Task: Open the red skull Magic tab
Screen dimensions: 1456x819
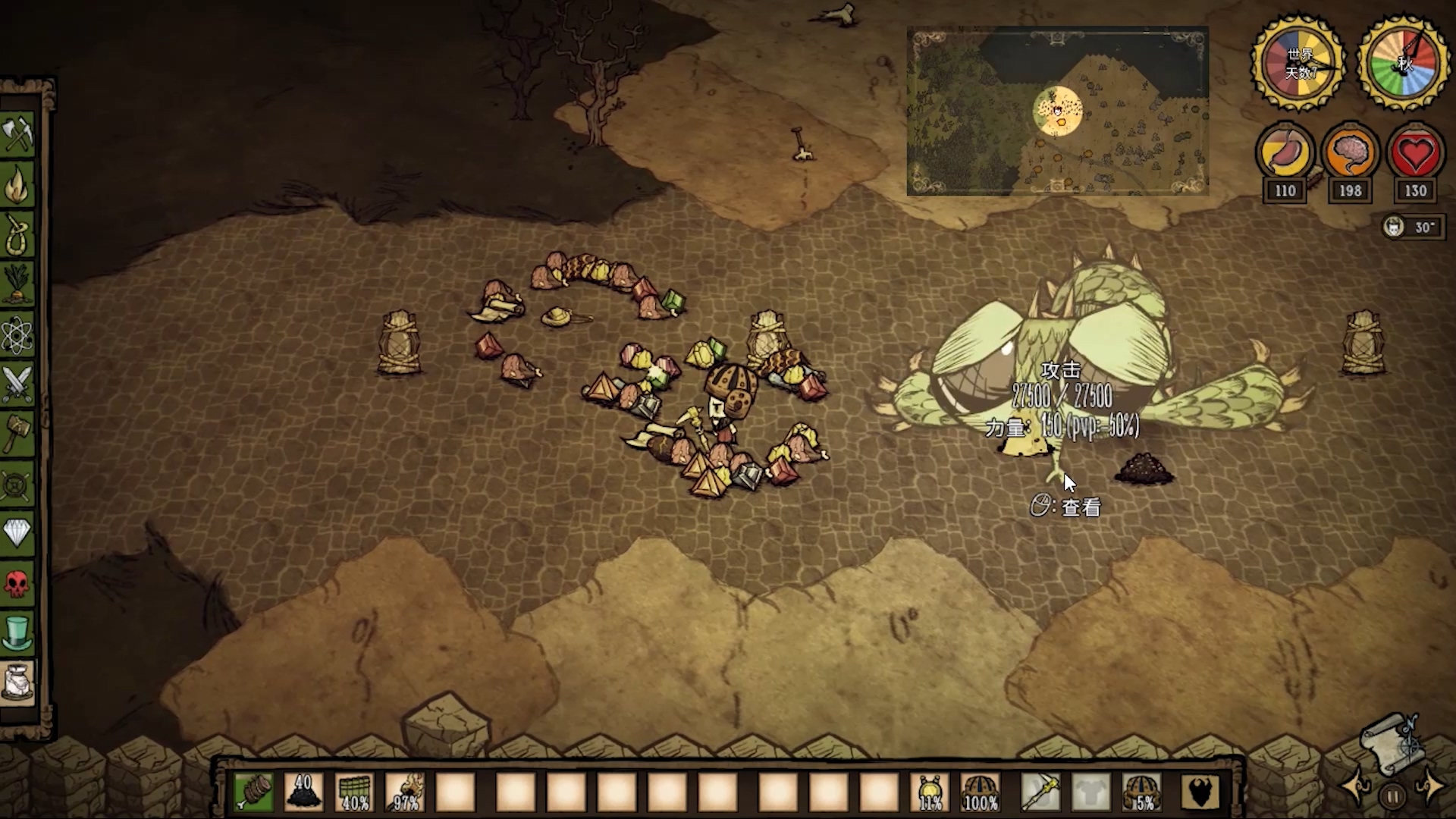Action: tap(18, 583)
